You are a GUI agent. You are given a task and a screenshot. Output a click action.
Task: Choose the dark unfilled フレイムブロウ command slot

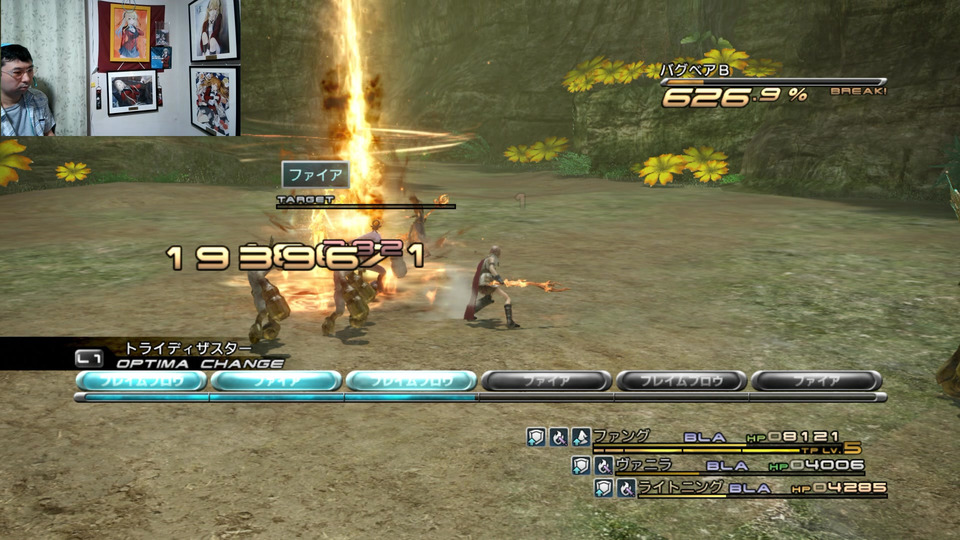[681, 381]
